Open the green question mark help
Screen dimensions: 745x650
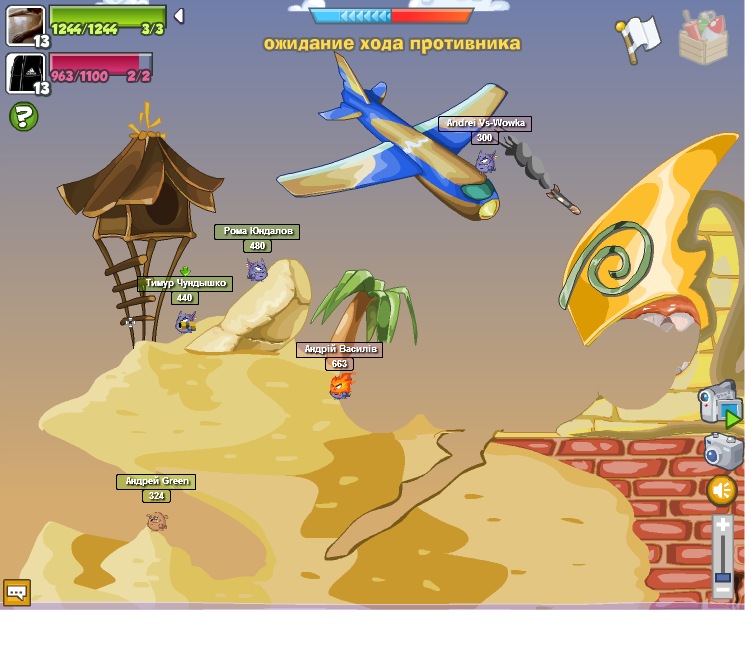(x=23, y=117)
